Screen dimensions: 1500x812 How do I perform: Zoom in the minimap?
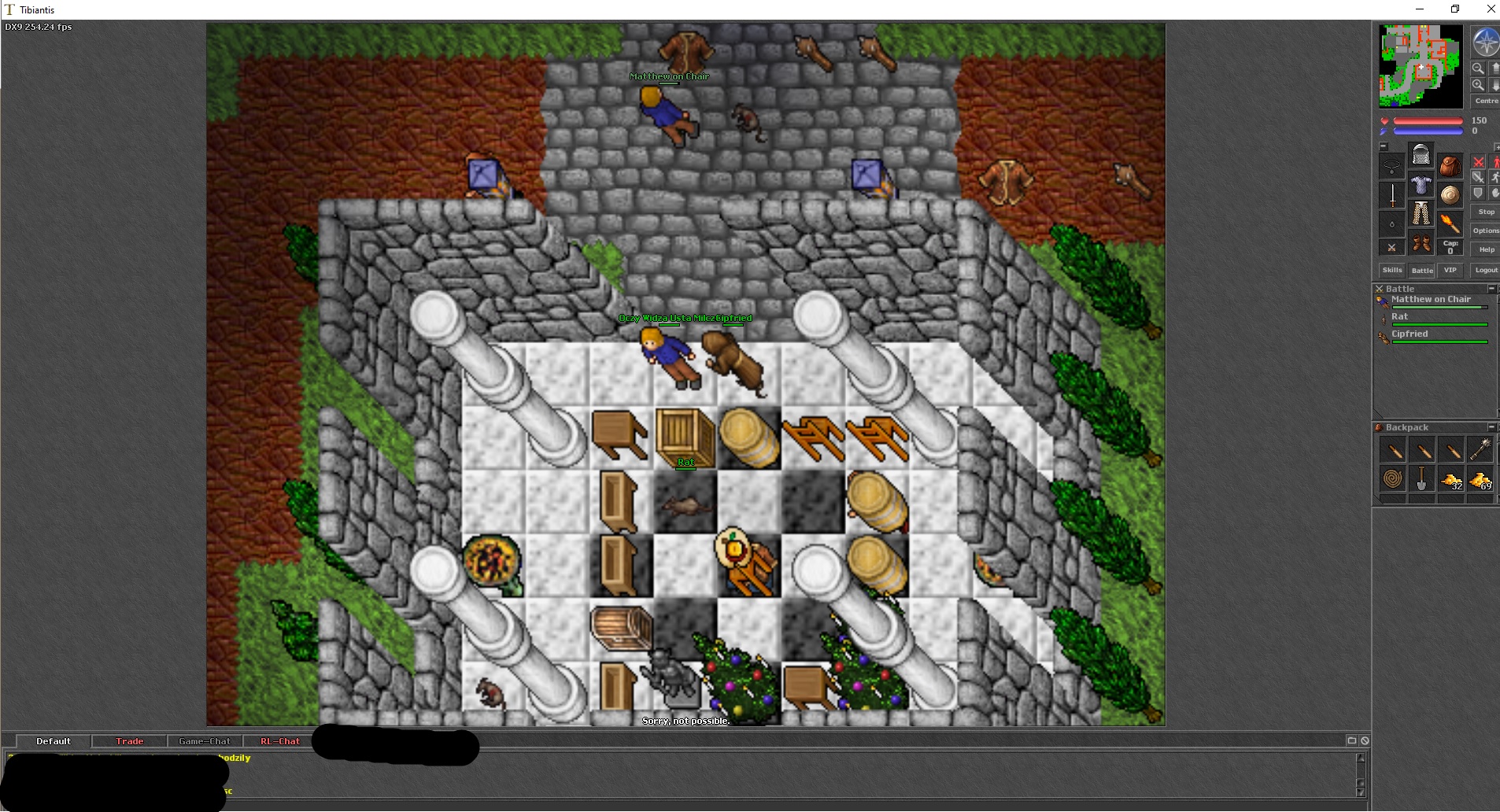(1478, 85)
